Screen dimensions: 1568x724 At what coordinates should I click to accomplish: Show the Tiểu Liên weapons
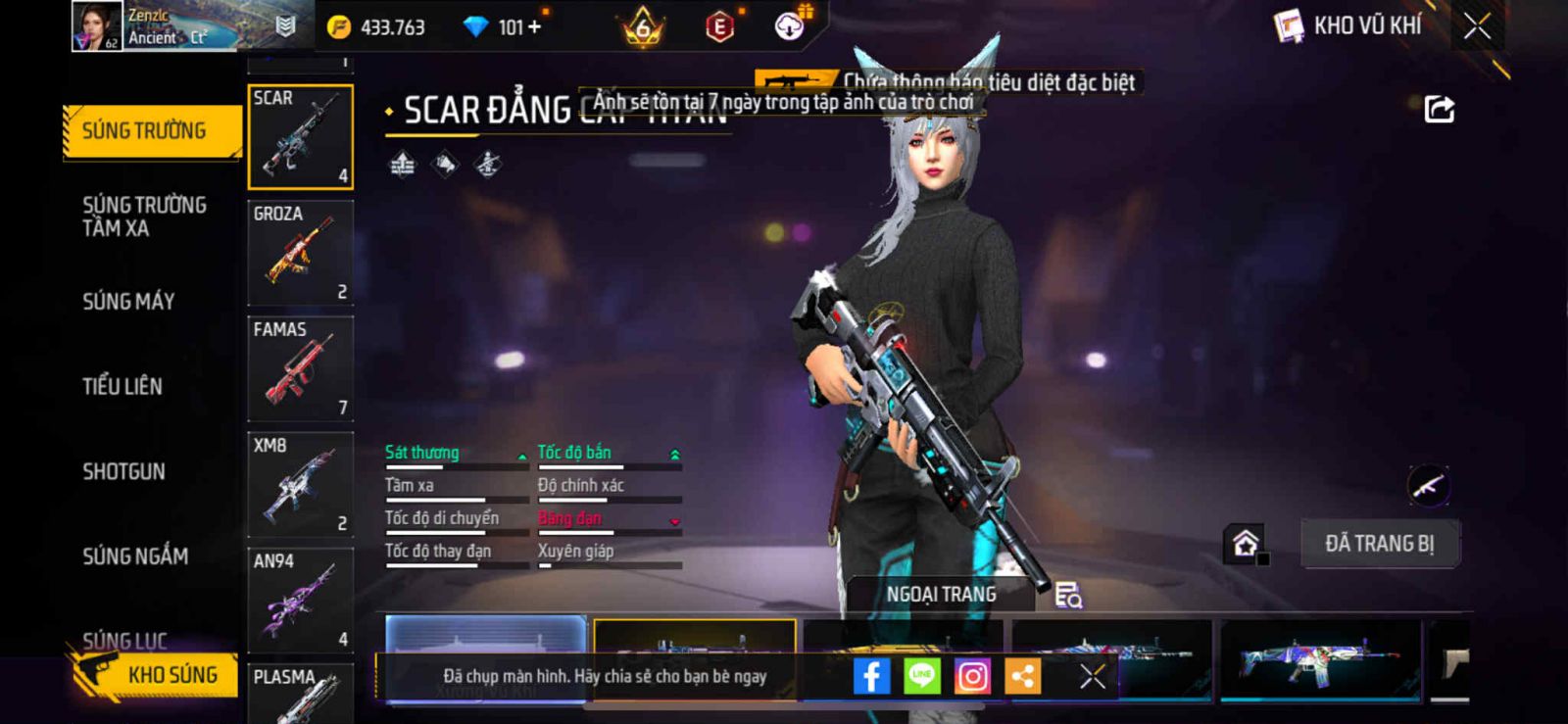(x=122, y=386)
